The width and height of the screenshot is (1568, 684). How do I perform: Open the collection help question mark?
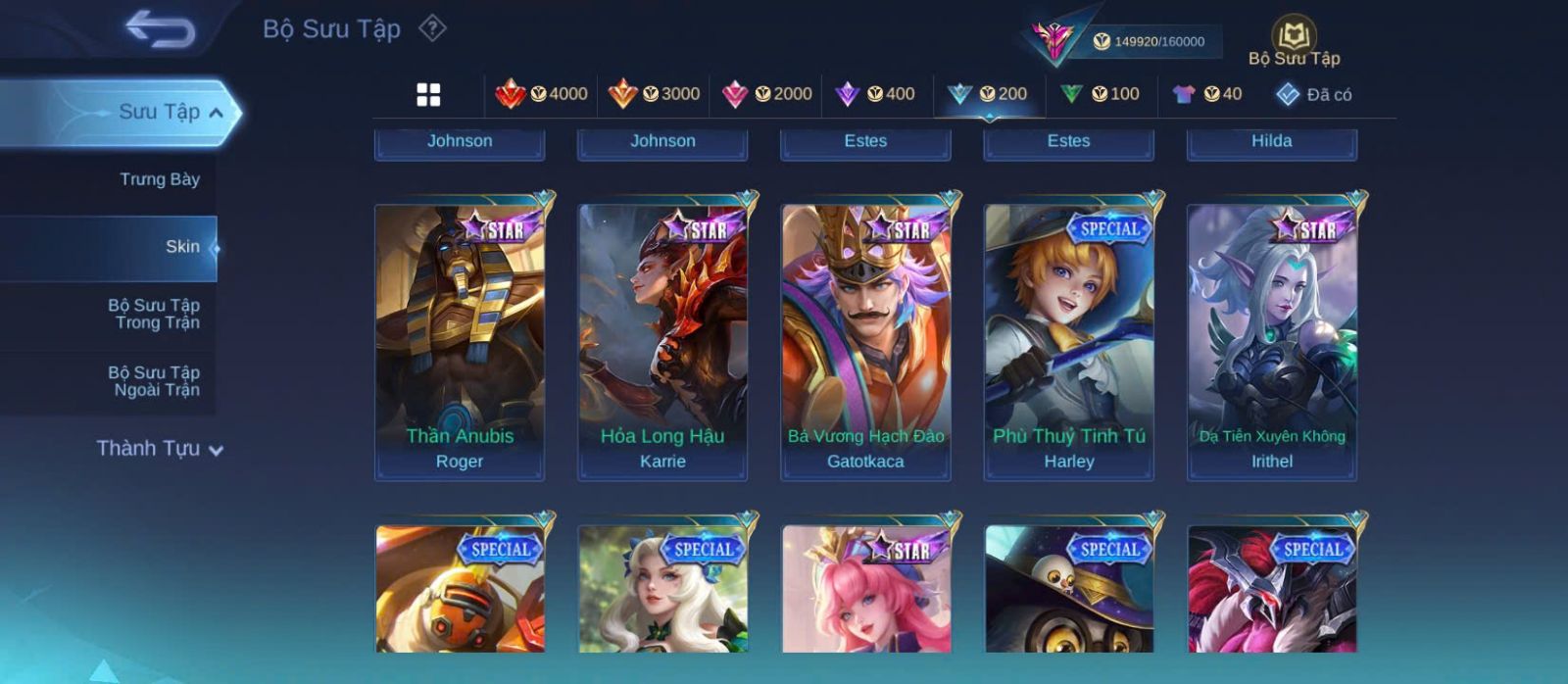click(x=432, y=28)
